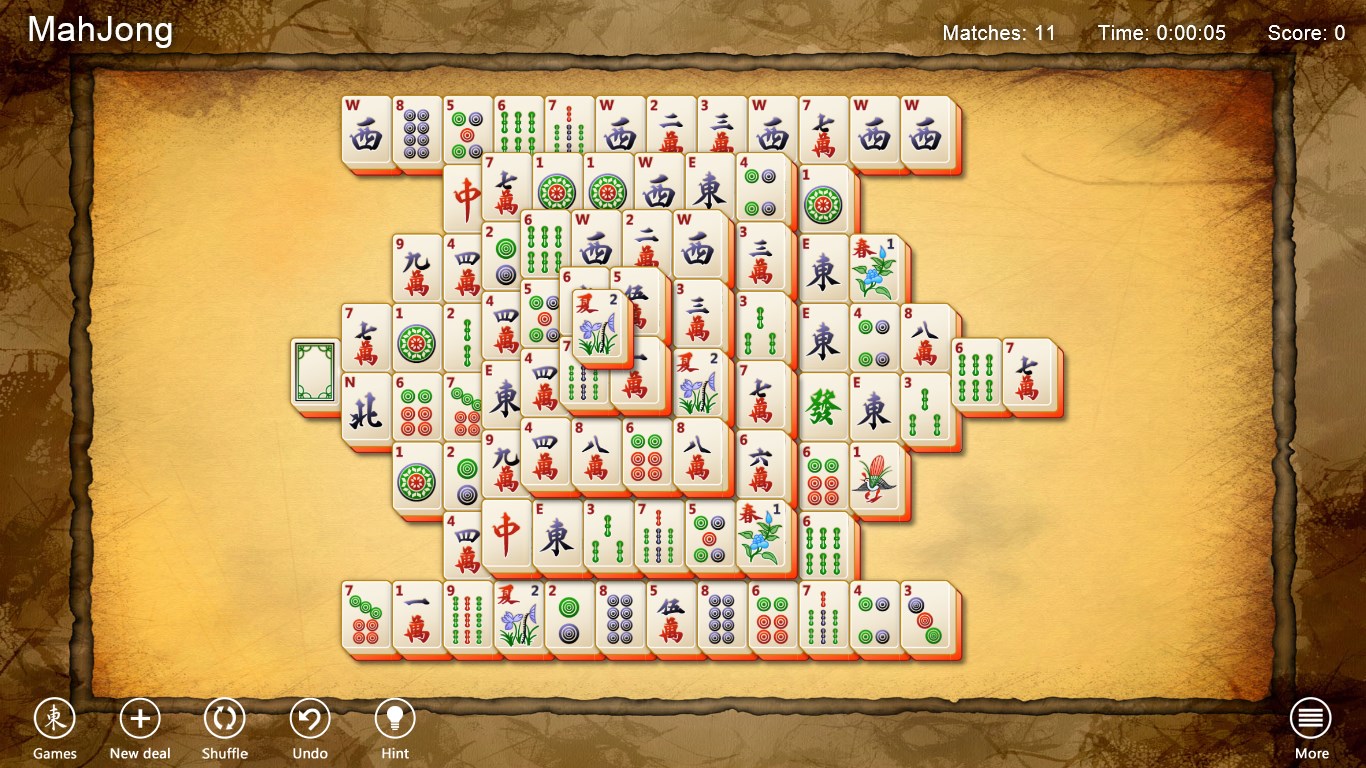Click the MahJong title
The height and width of the screenshot is (768, 1366).
(x=99, y=30)
